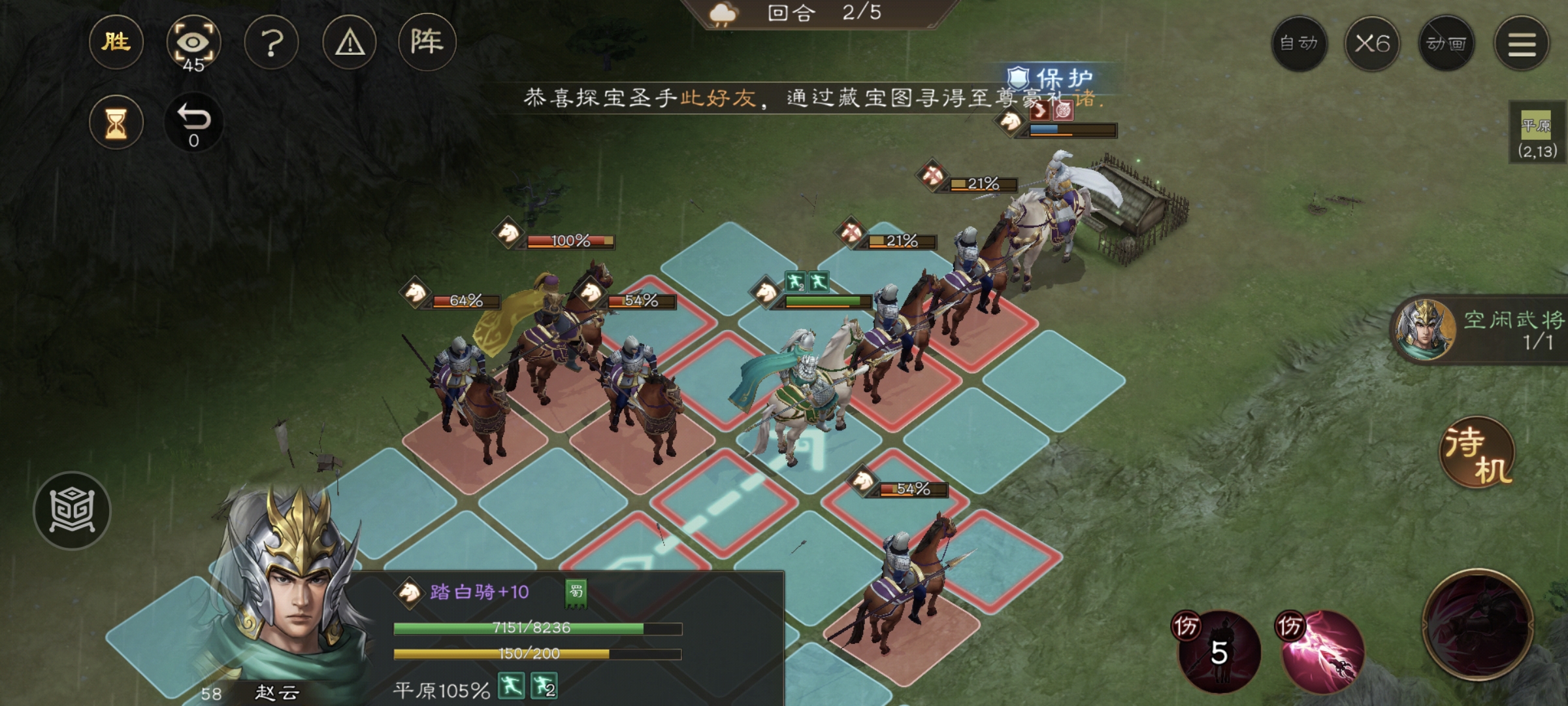
Task: Toggle 自动 auto-battle mode
Action: pos(1299,43)
